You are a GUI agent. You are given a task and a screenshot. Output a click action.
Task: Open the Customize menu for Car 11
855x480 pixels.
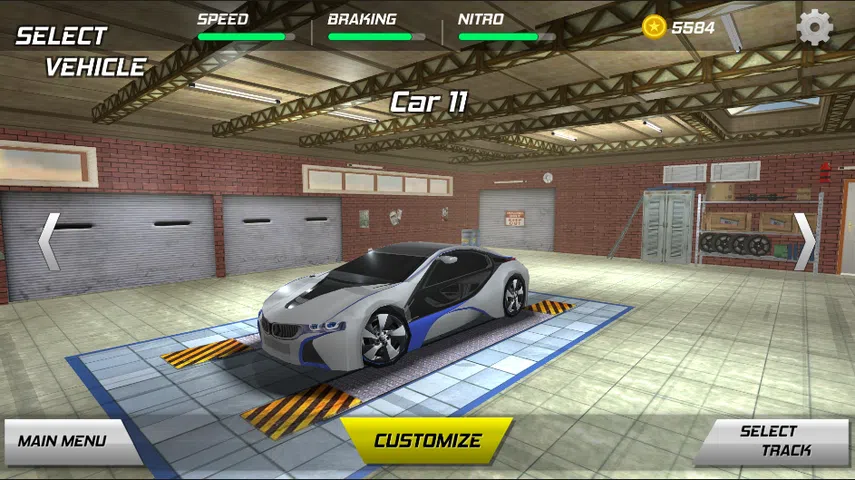[427, 440]
